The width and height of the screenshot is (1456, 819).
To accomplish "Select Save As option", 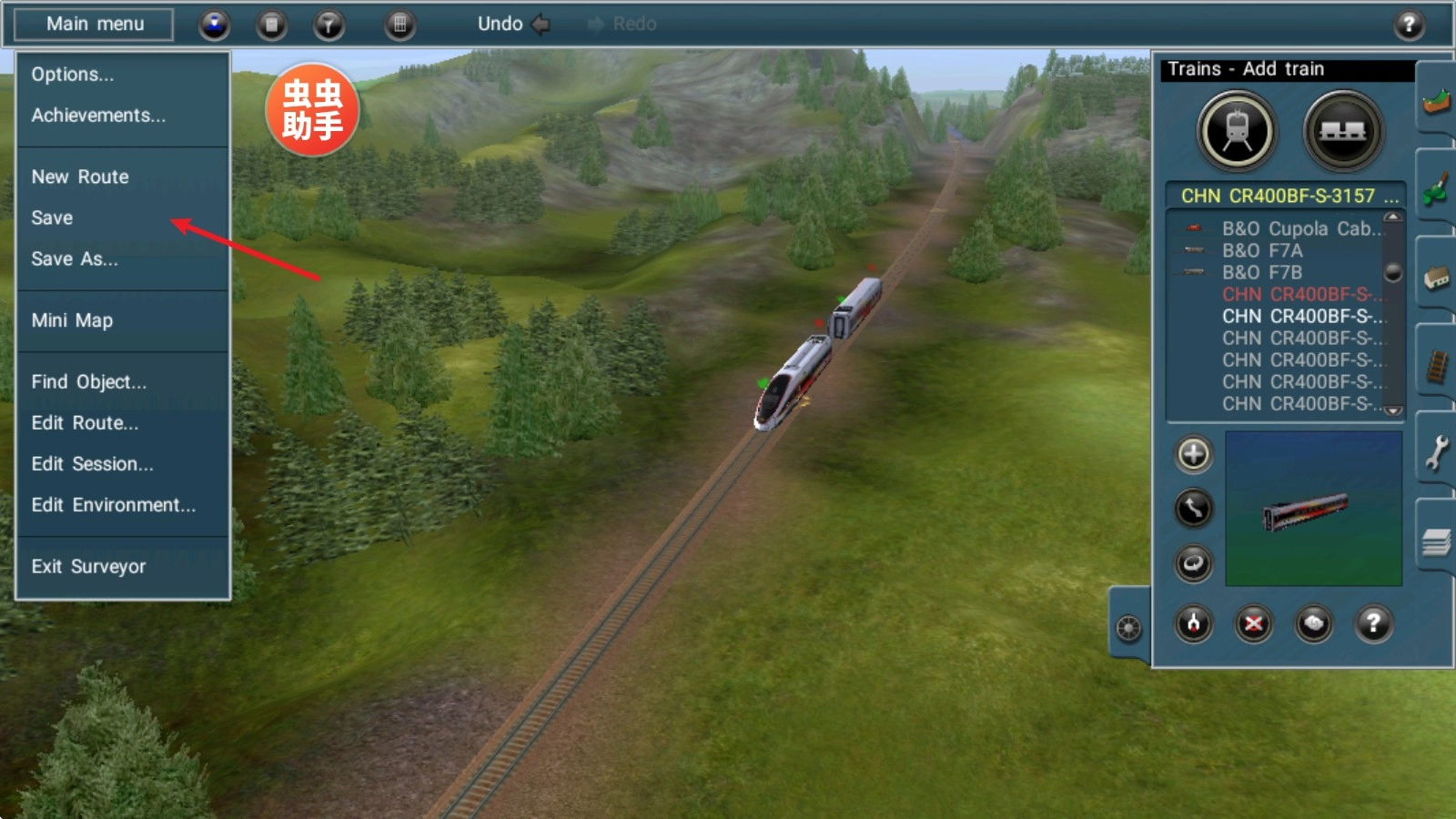I will (x=75, y=259).
